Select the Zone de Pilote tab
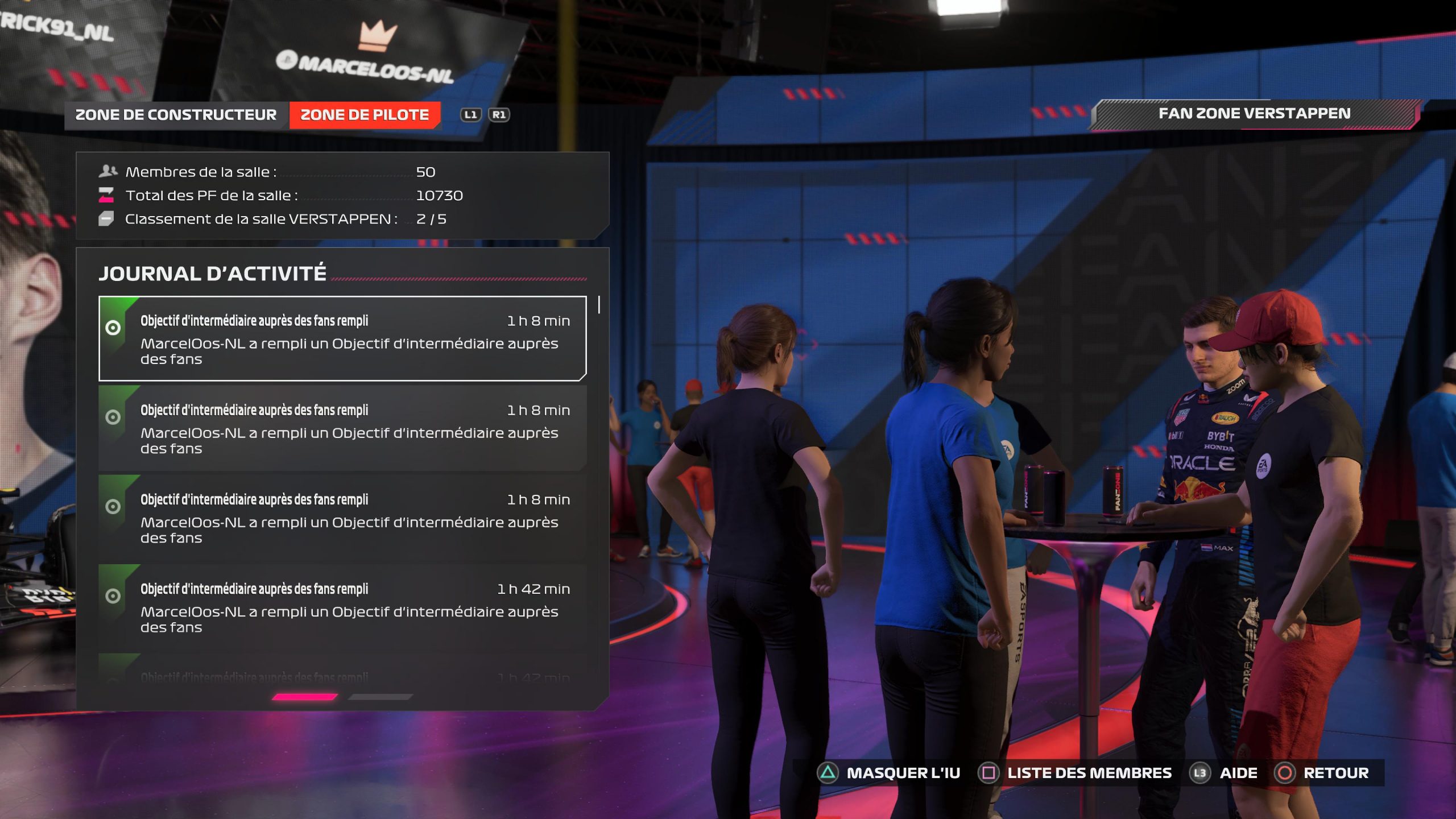 pyautogui.click(x=365, y=115)
